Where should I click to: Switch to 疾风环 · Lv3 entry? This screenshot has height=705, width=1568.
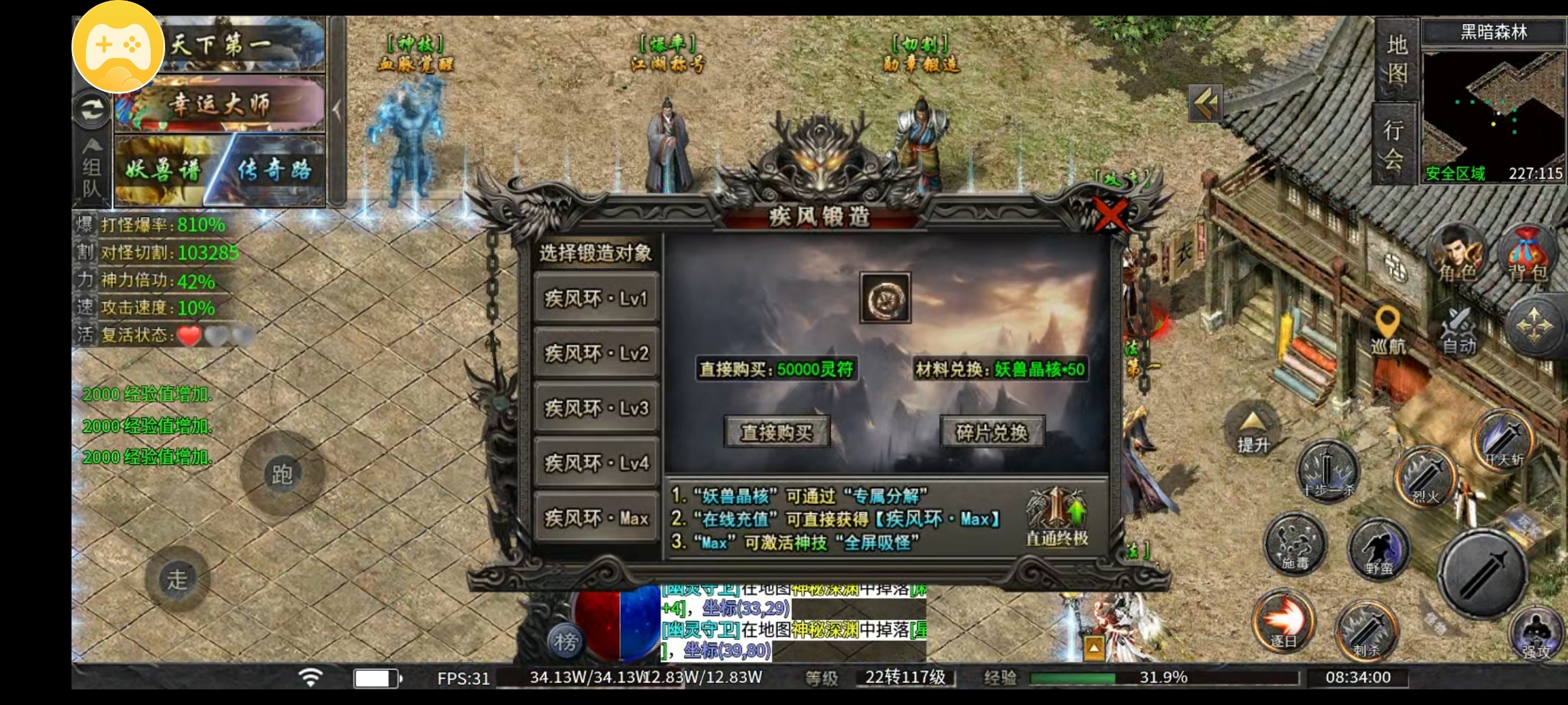pos(596,408)
